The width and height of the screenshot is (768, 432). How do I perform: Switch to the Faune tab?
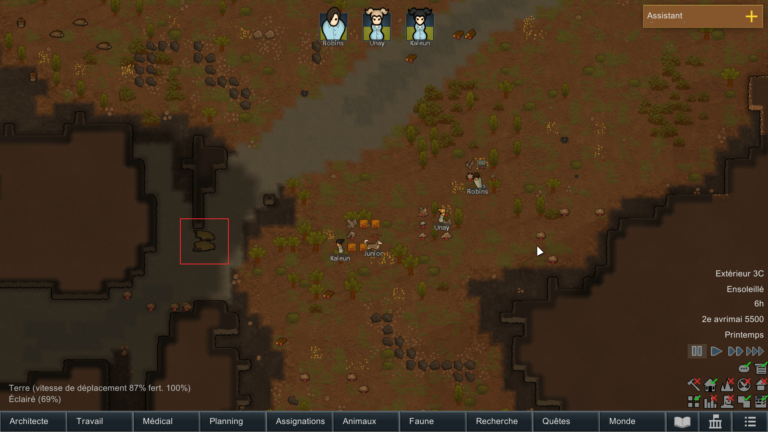coord(432,422)
